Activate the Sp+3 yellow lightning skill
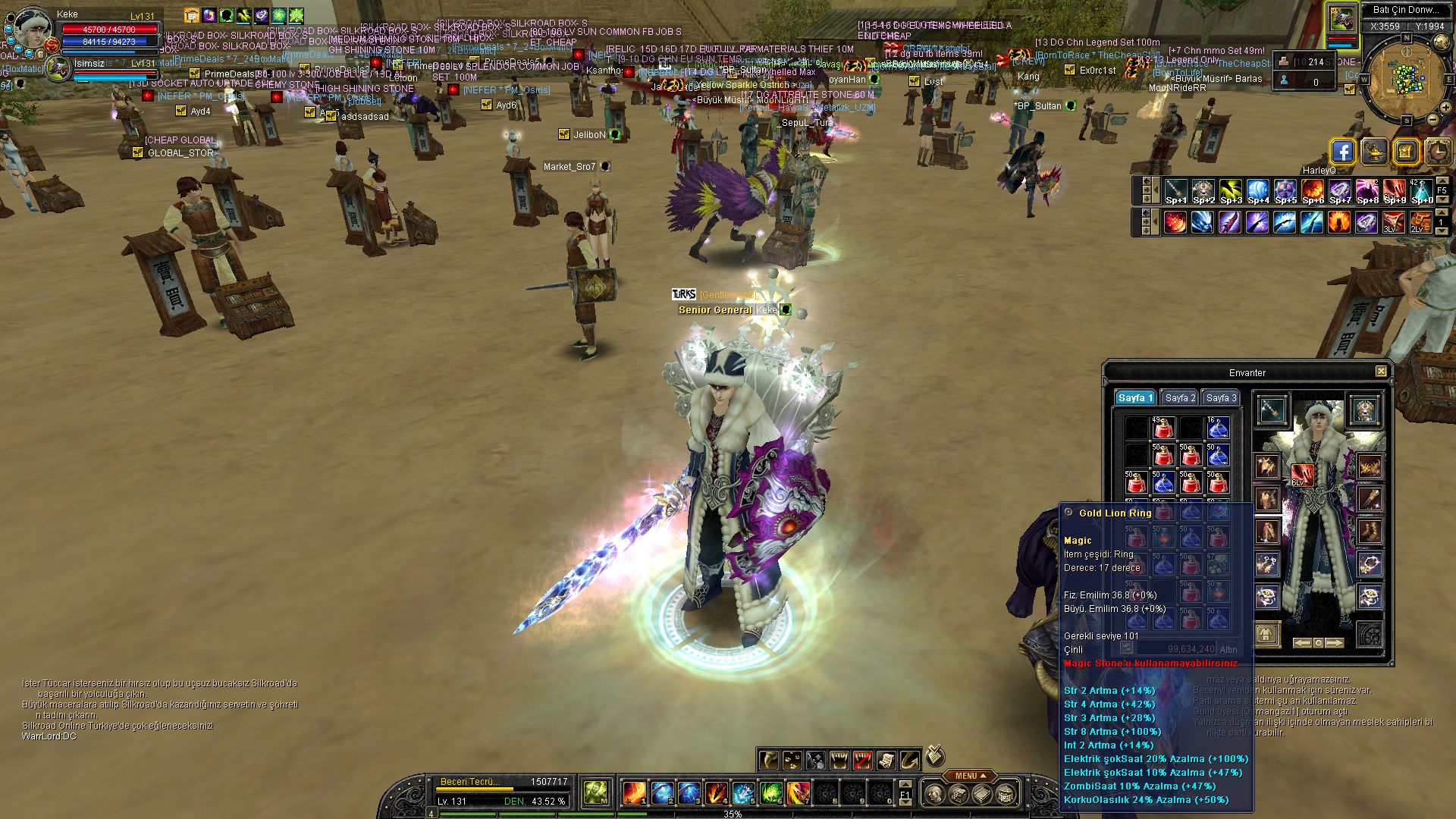This screenshot has width=1456, height=819. [1230, 191]
